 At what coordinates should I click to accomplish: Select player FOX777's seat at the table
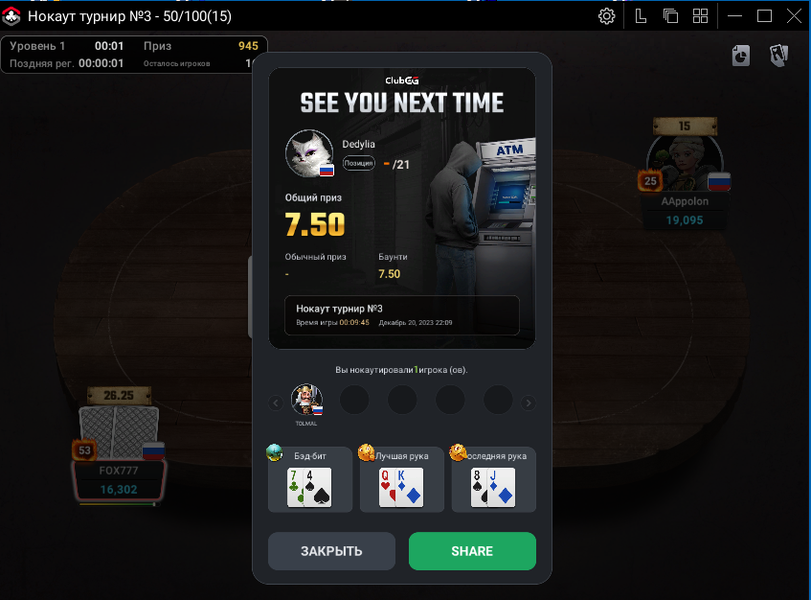[x=118, y=450]
